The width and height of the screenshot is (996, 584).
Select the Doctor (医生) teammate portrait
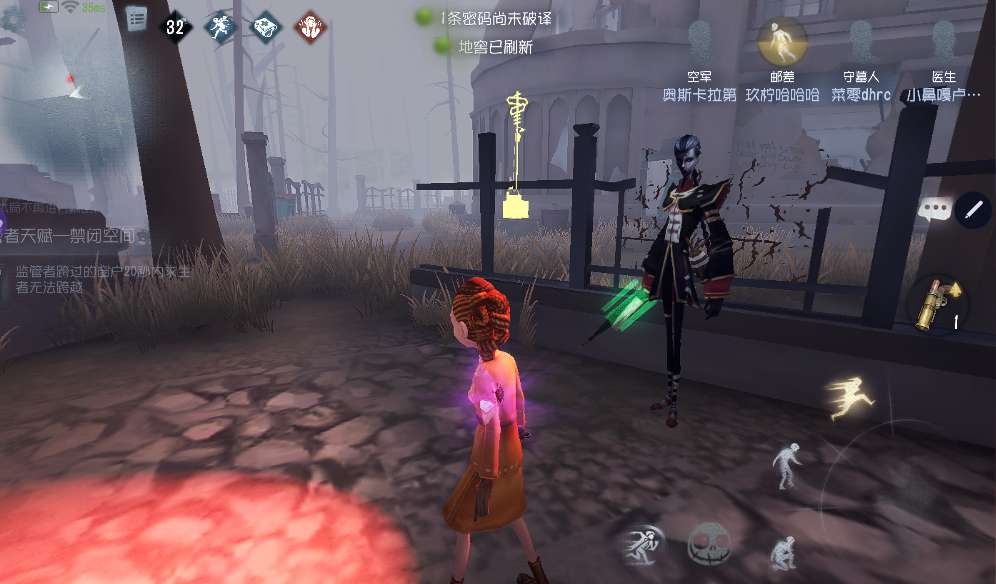pos(943,41)
